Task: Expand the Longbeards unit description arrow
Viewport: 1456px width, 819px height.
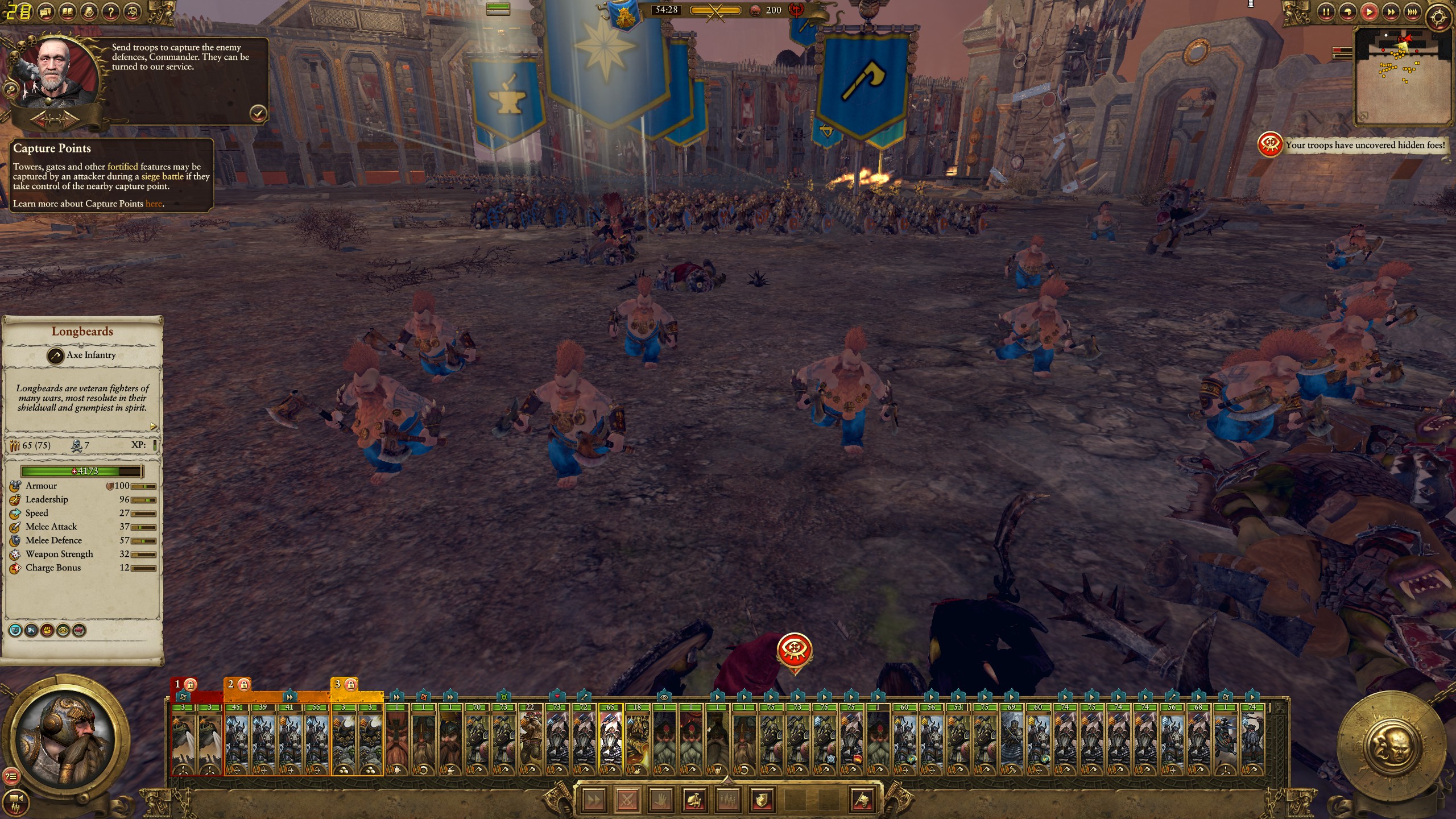Action: click(153, 426)
